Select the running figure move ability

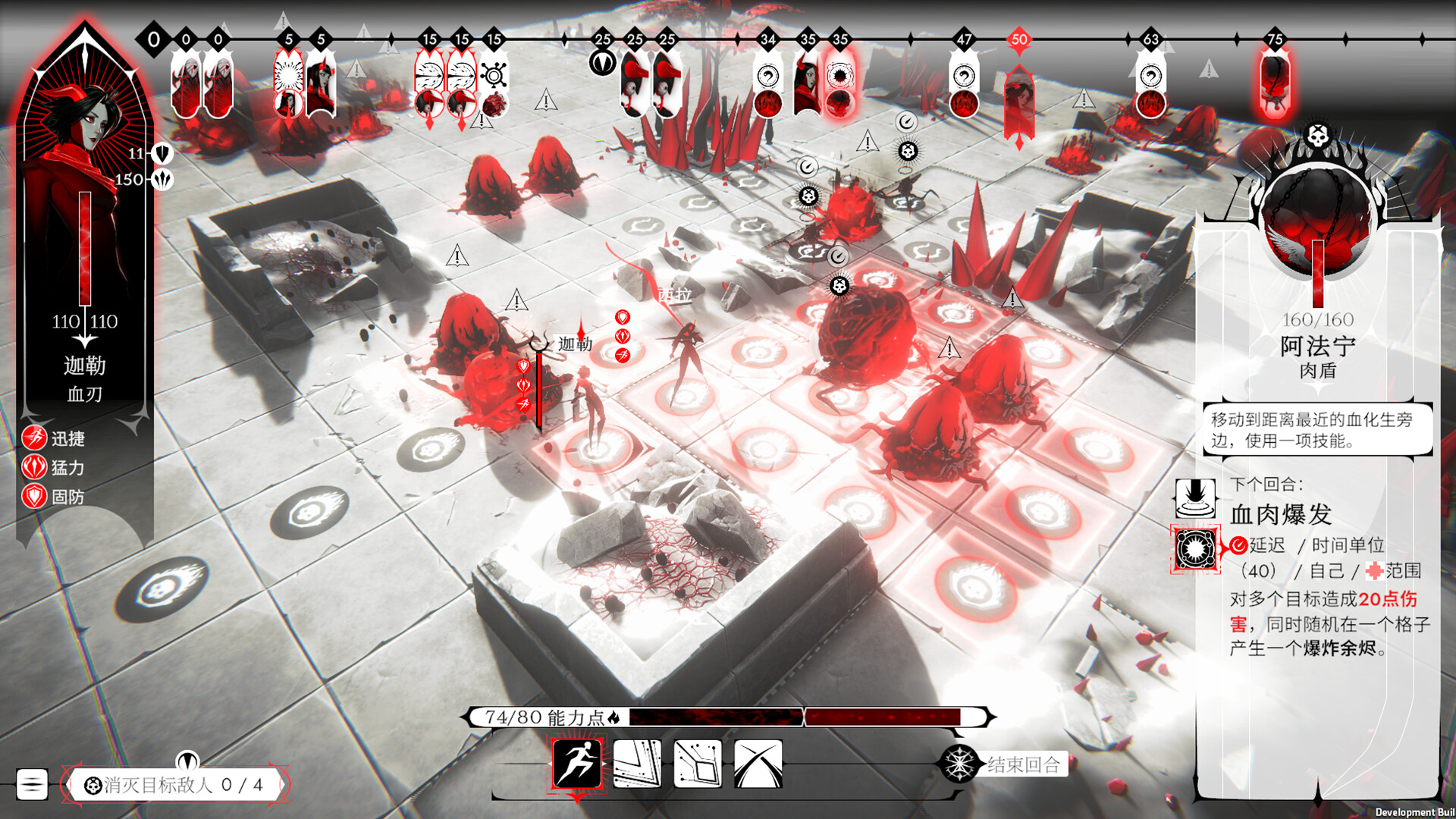577,763
